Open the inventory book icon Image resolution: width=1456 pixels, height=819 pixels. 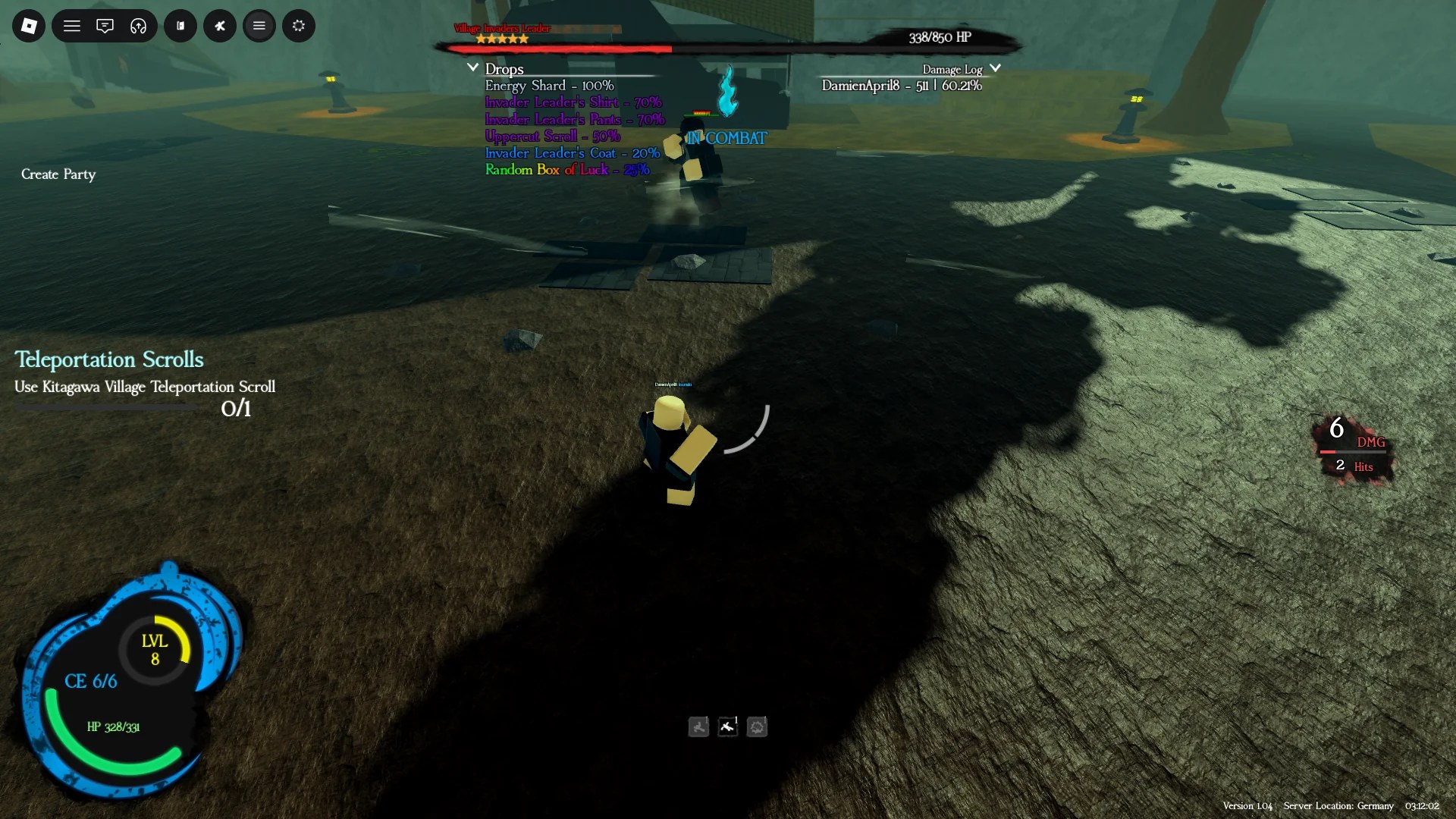pos(180,25)
